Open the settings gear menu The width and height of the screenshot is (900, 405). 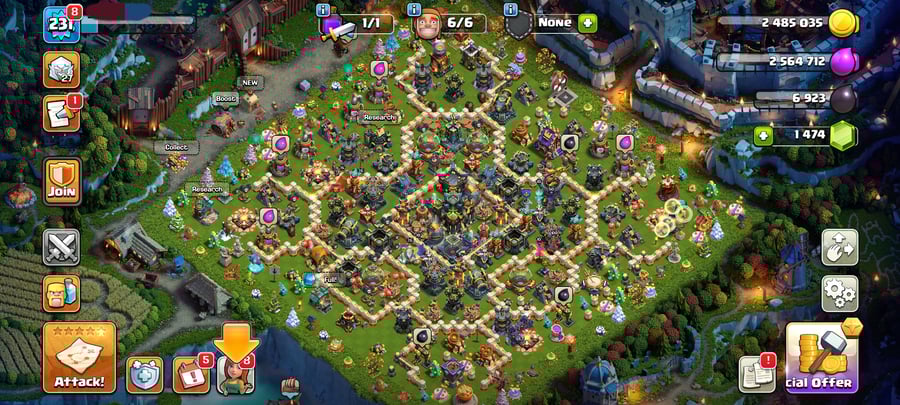pos(839,294)
